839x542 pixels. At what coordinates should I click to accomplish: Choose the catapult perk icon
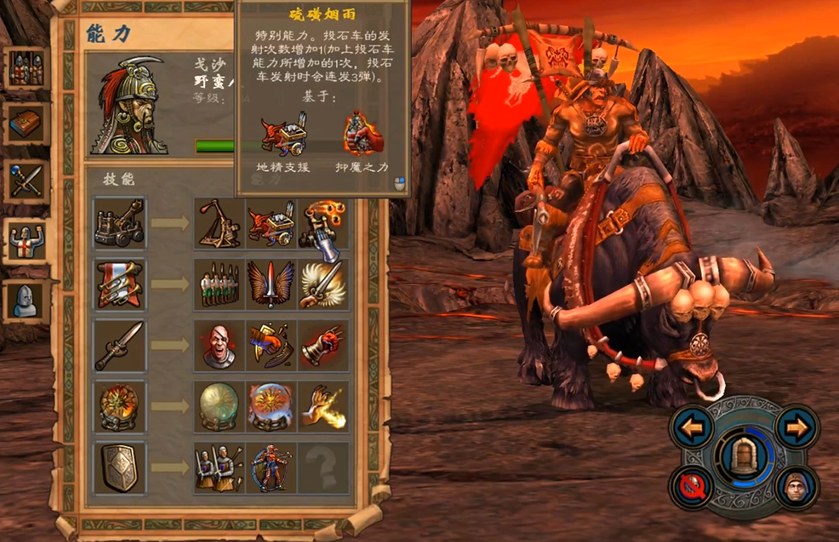[219, 223]
